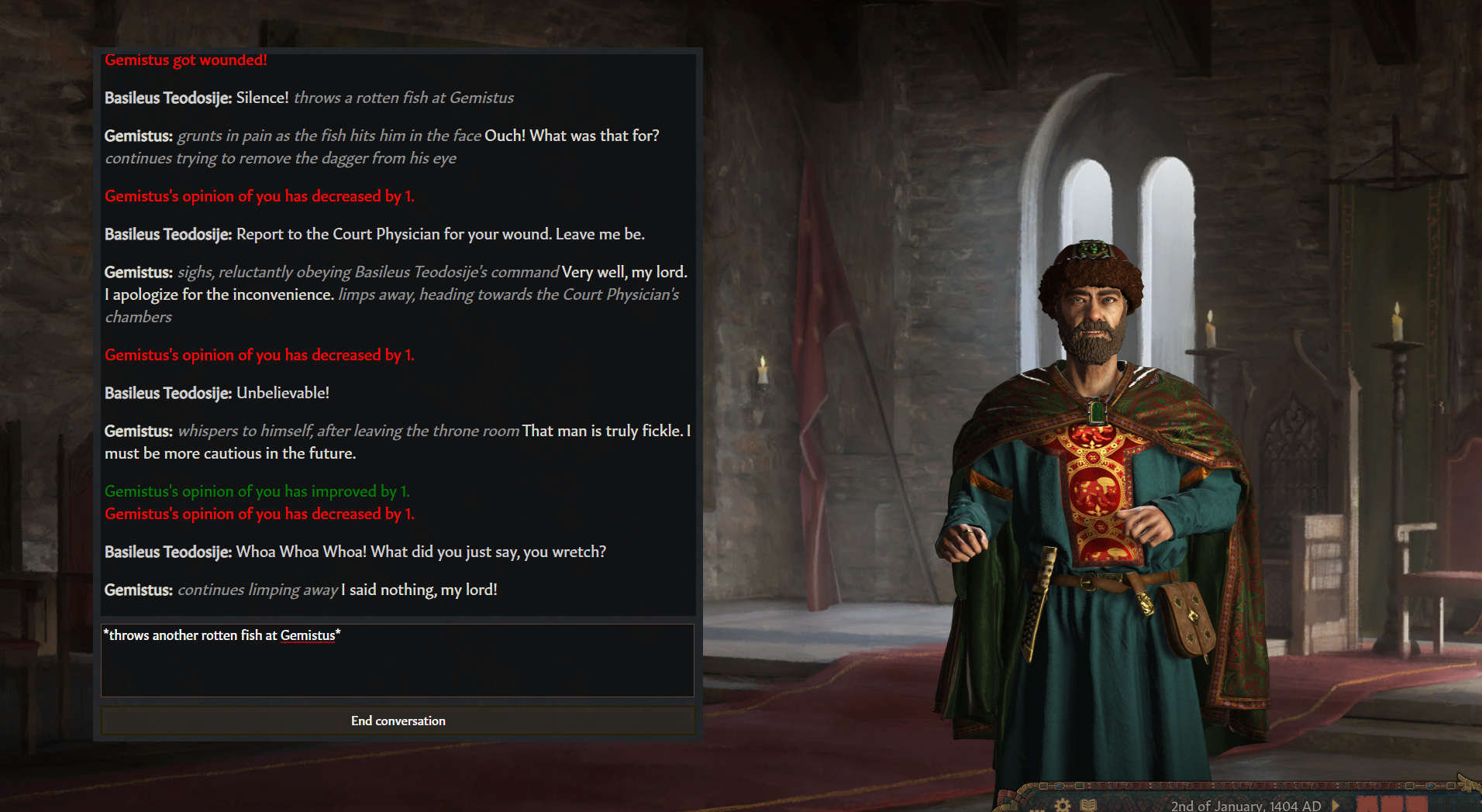
Task: Select the green opinion improved message
Action: (x=257, y=491)
